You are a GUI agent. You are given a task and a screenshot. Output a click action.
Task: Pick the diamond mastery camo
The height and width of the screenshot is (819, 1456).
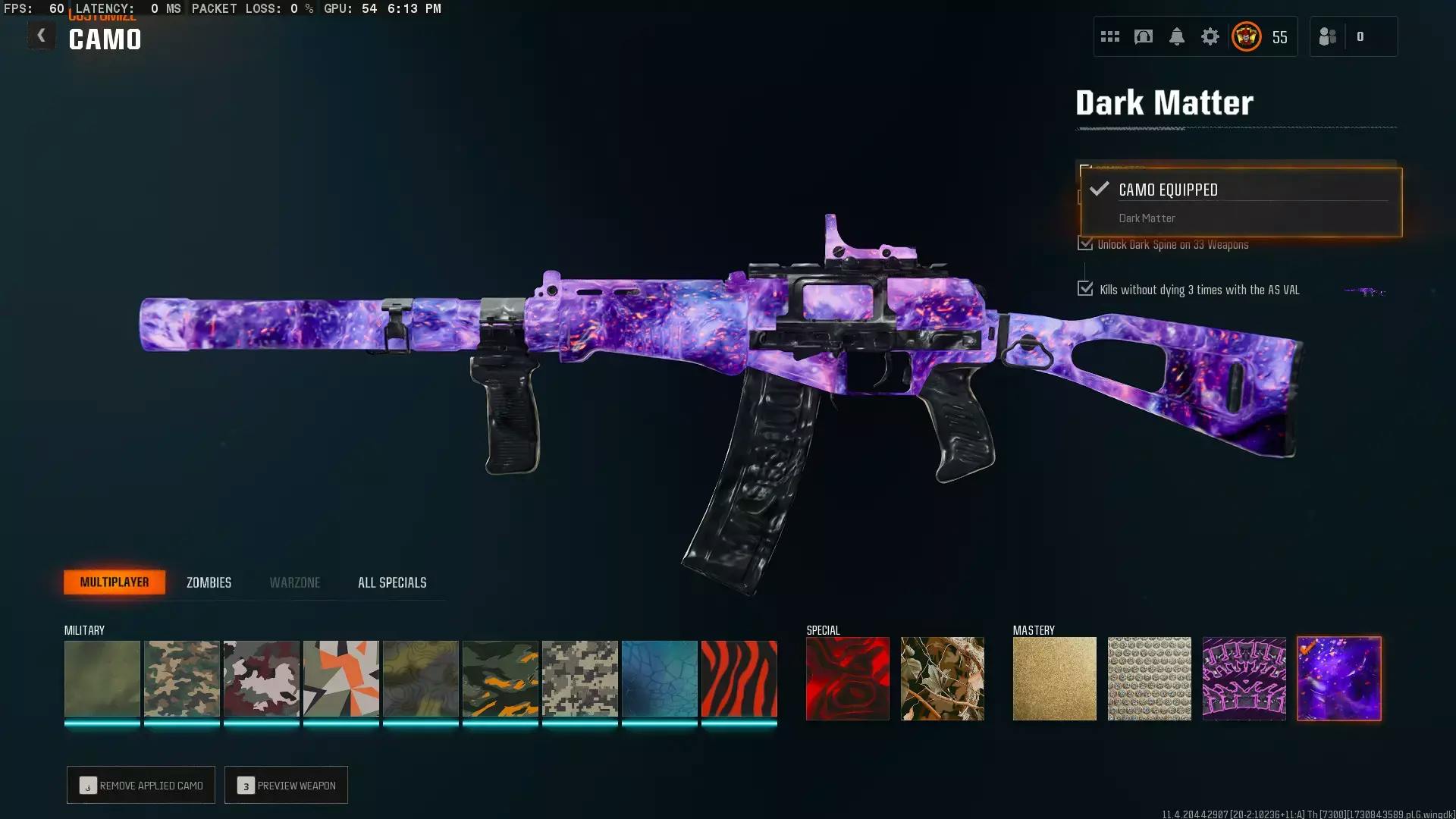pos(1149,679)
